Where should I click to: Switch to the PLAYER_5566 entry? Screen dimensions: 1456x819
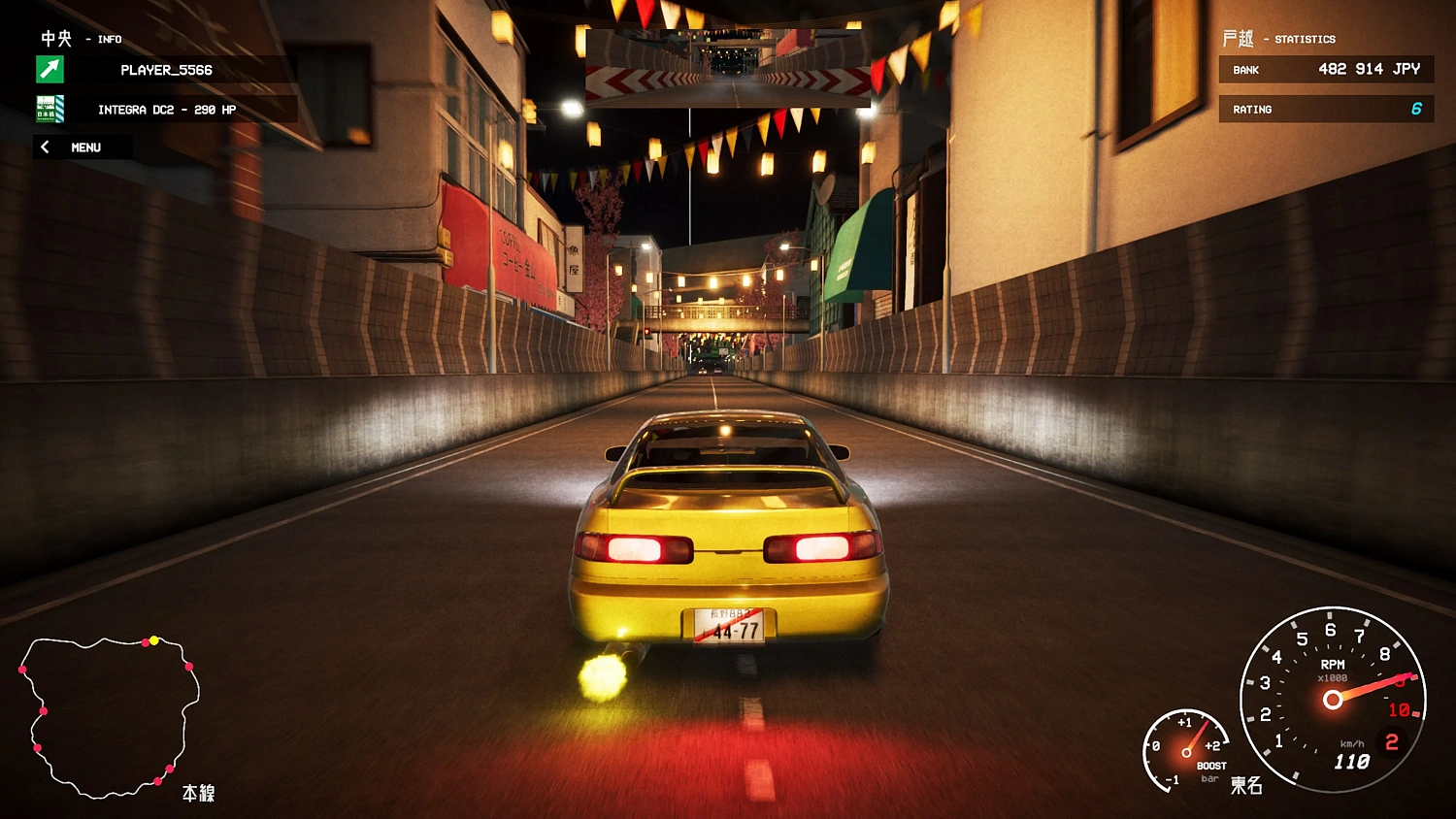tap(165, 70)
